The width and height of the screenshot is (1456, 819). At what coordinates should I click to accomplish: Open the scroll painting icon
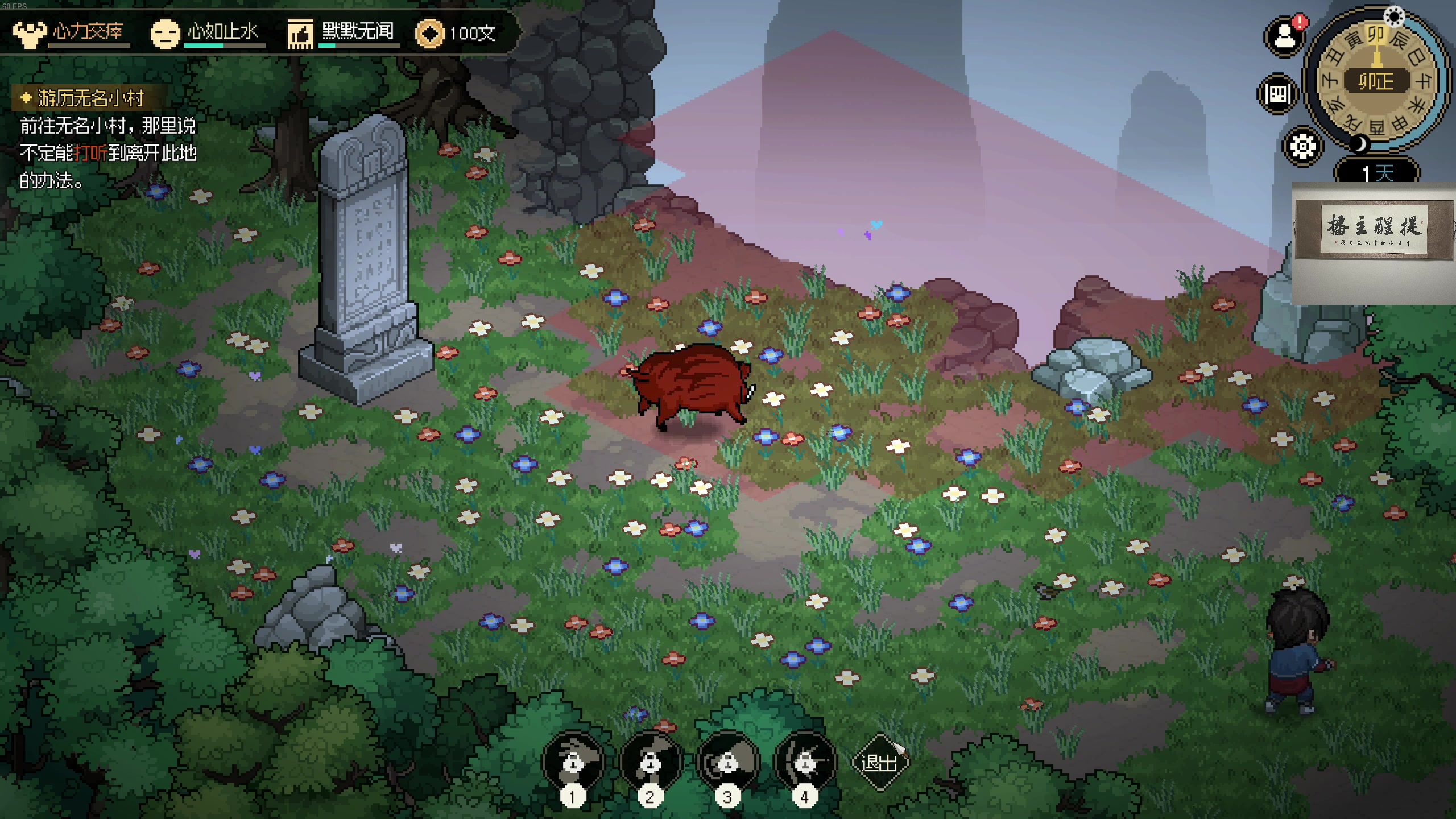click(x=1278, y=94)
